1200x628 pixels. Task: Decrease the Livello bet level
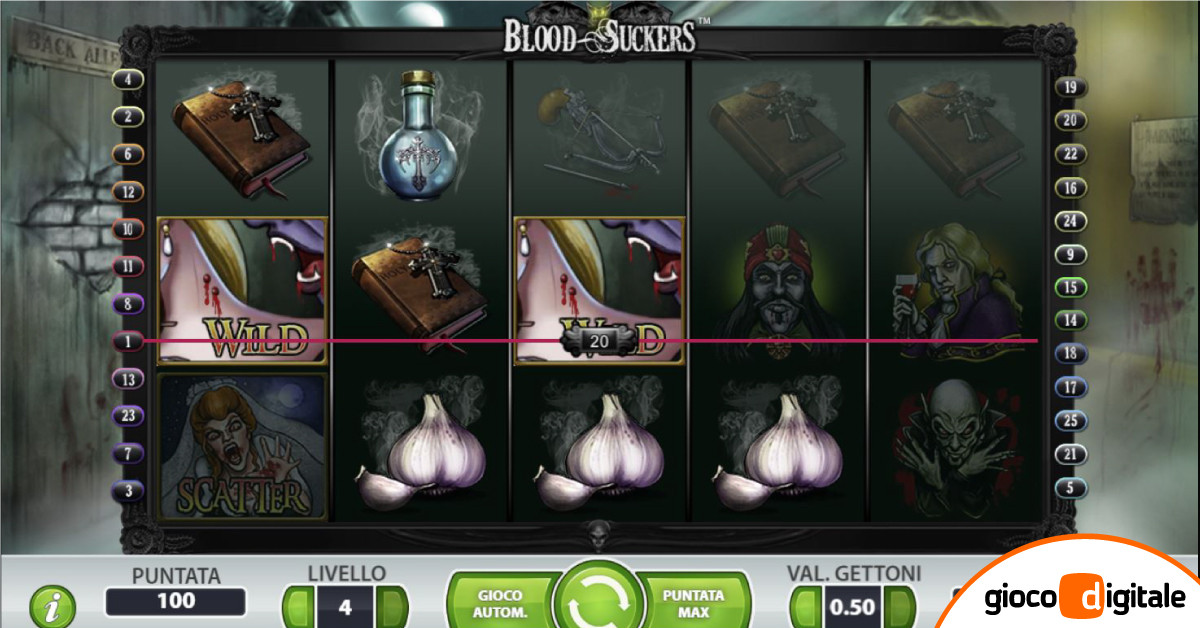tap(298, 606)
